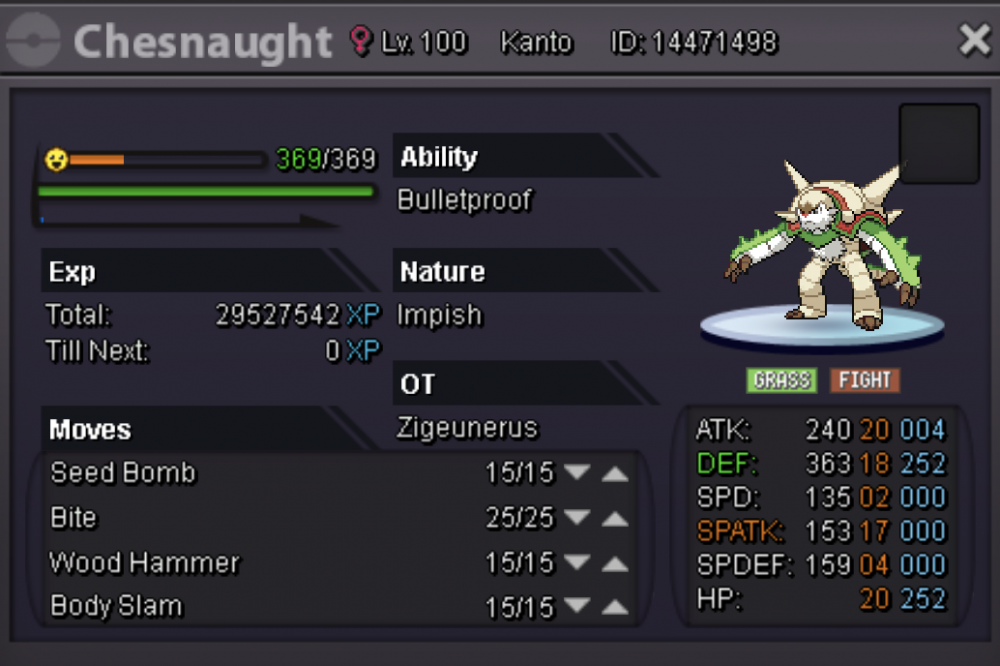Move Bite up in the move list

pos(615,518)
